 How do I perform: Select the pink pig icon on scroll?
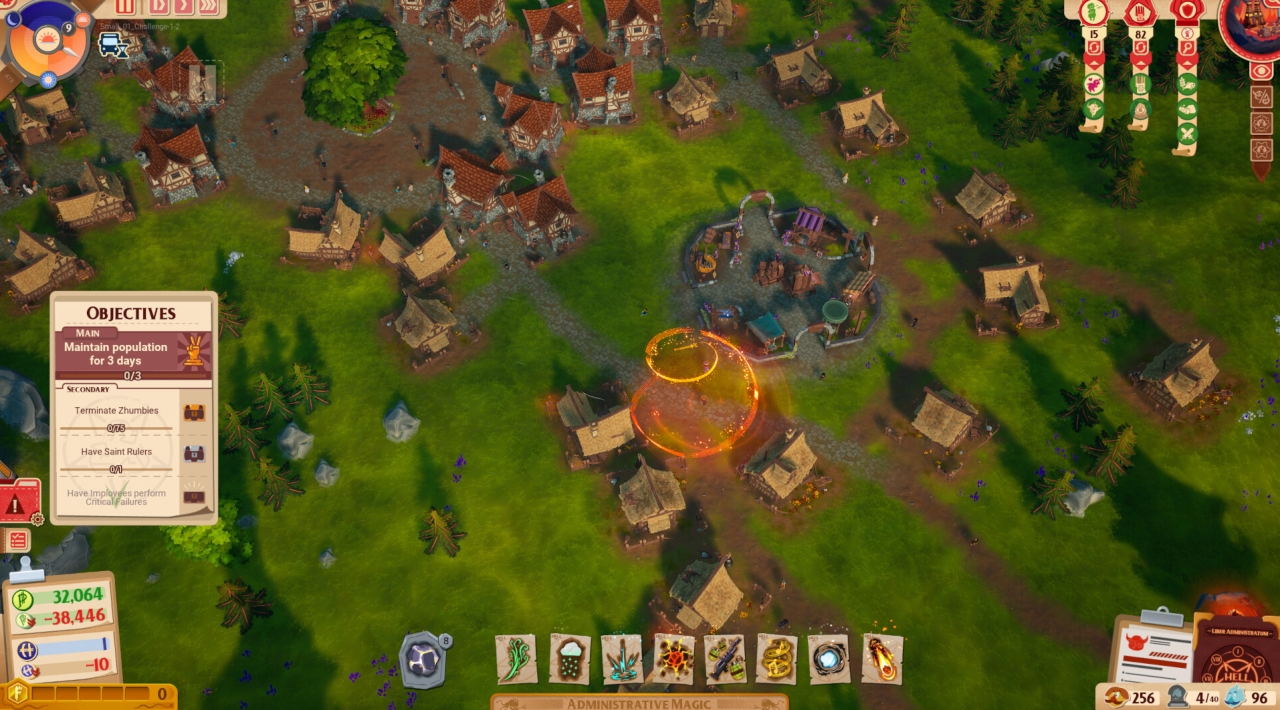tap(1093, 84)
